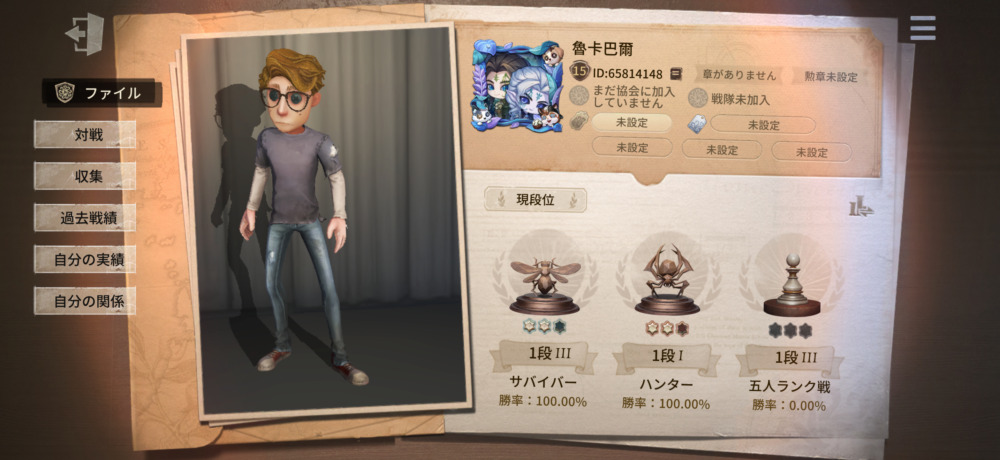
Task: Go to the 自分の実績 tab
Action: [86, 259]
